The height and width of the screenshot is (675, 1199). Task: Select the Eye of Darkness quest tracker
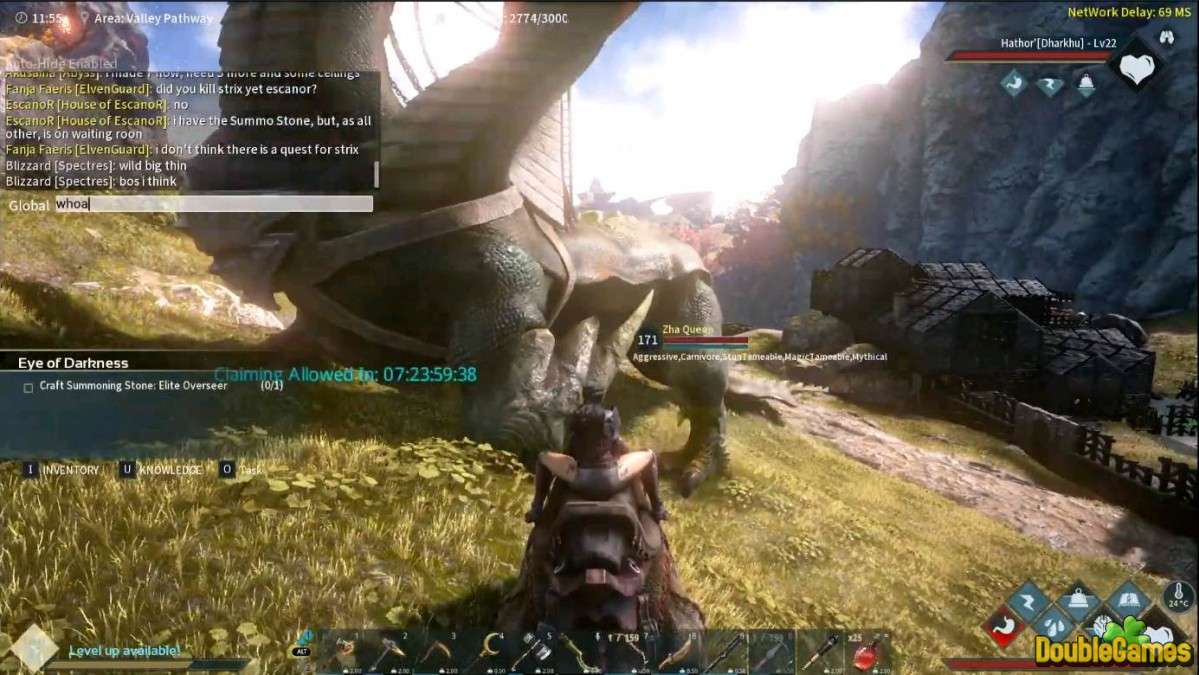[x=73, y=363]
